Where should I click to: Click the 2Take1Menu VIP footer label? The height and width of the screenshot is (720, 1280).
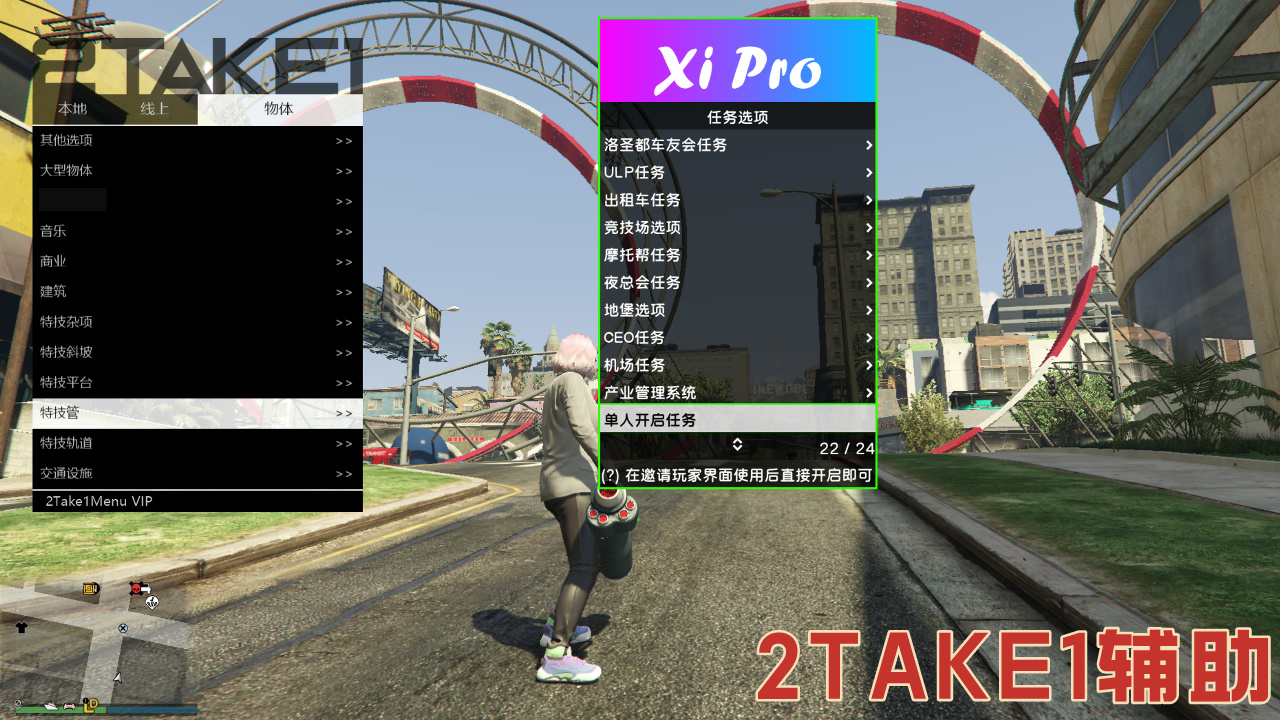[98, 501]
